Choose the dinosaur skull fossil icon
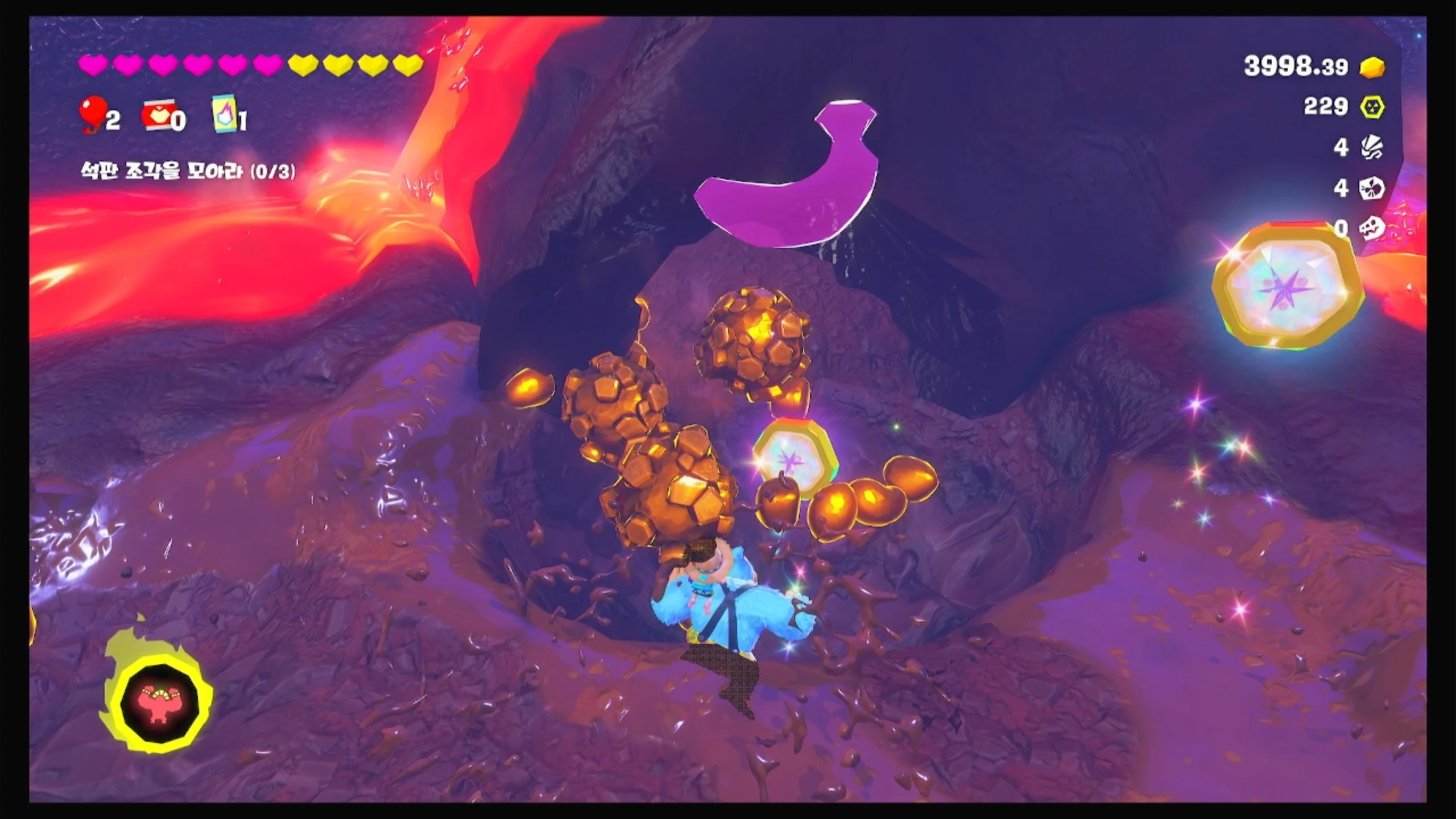This screenshot has height=819, width=1456. 1372,228
